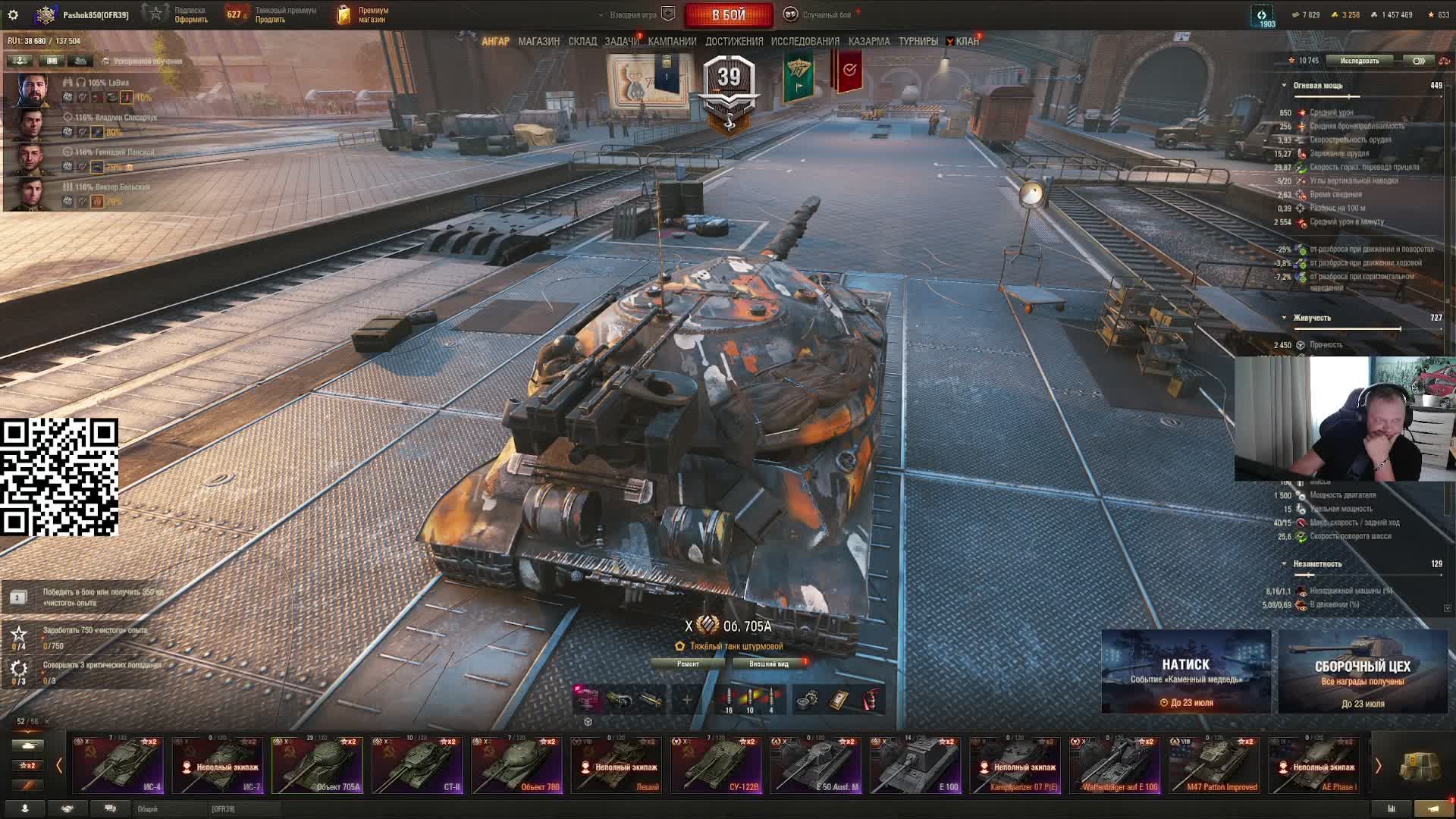Select the ИС-4 tank in carousel
Screen dimensions: 1456x819
click(x=118, y=765)
